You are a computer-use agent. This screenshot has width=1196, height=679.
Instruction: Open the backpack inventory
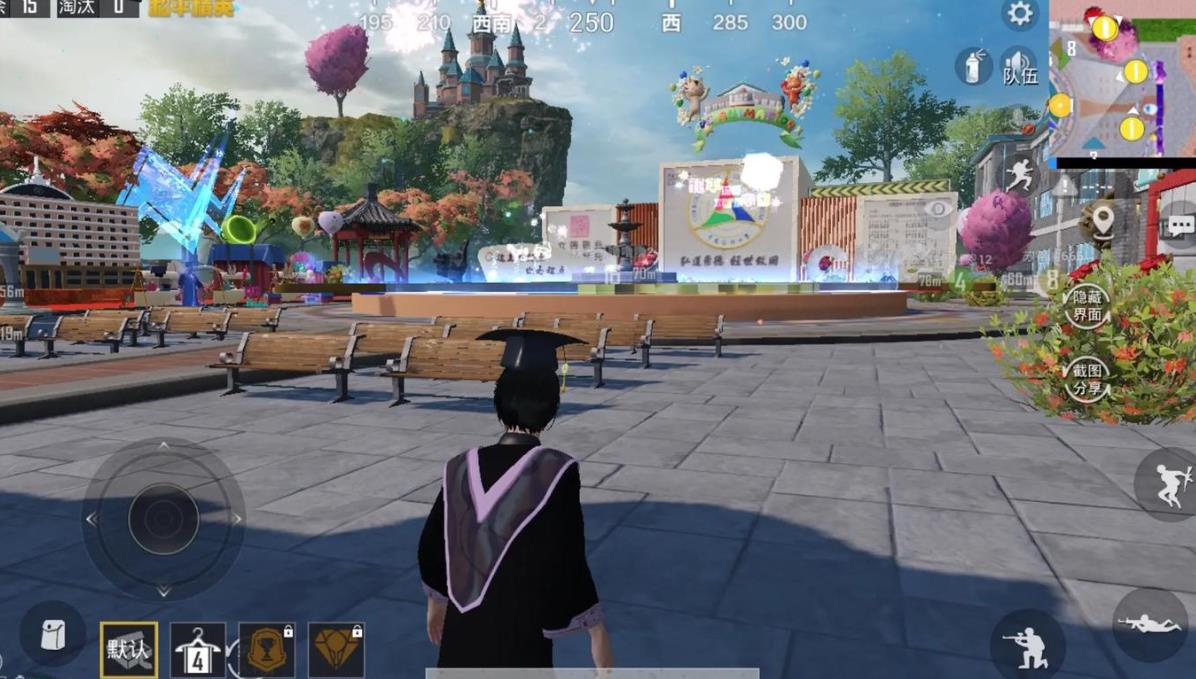coord(52,635)
